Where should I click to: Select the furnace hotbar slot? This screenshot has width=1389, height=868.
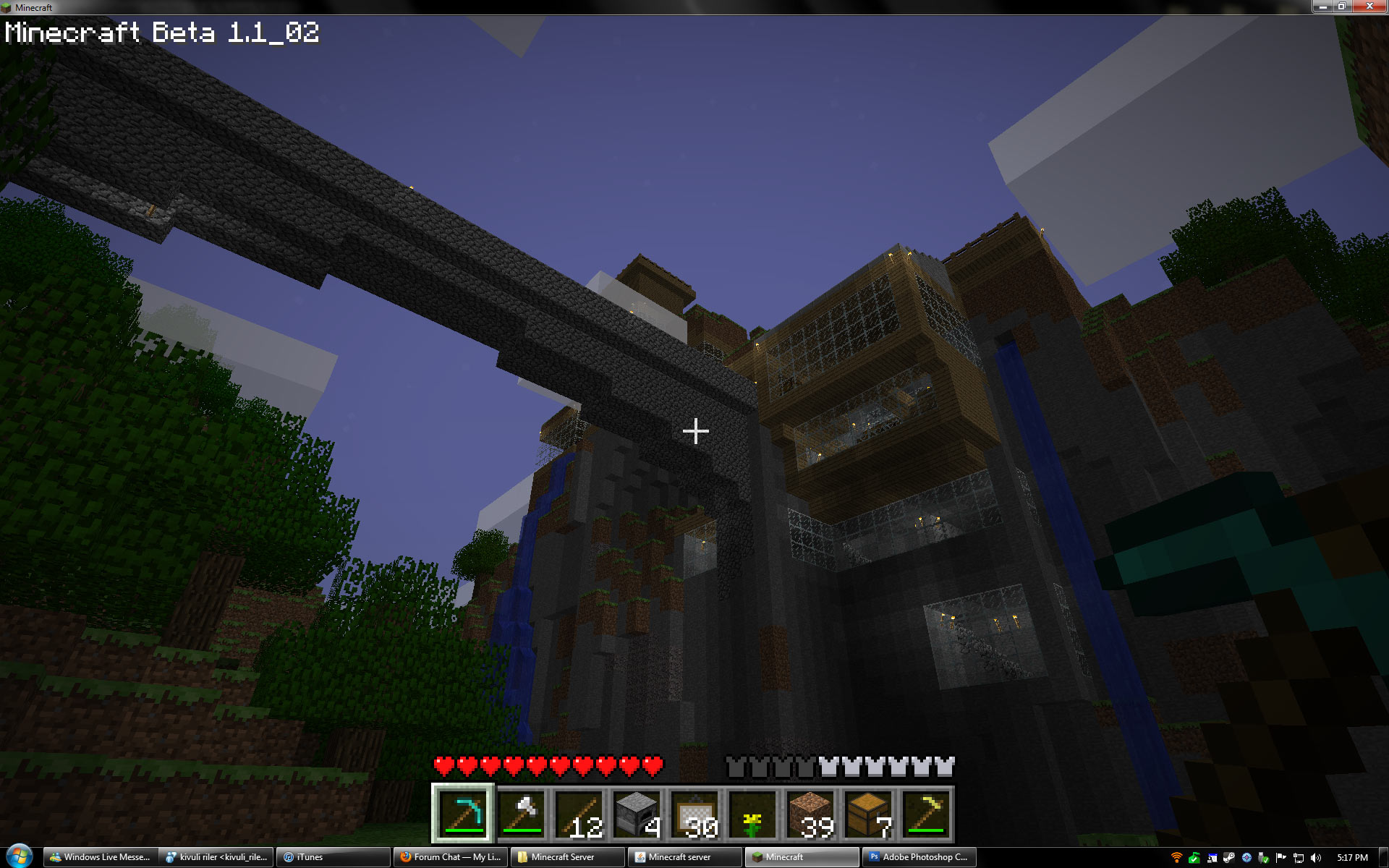(637, 814)
